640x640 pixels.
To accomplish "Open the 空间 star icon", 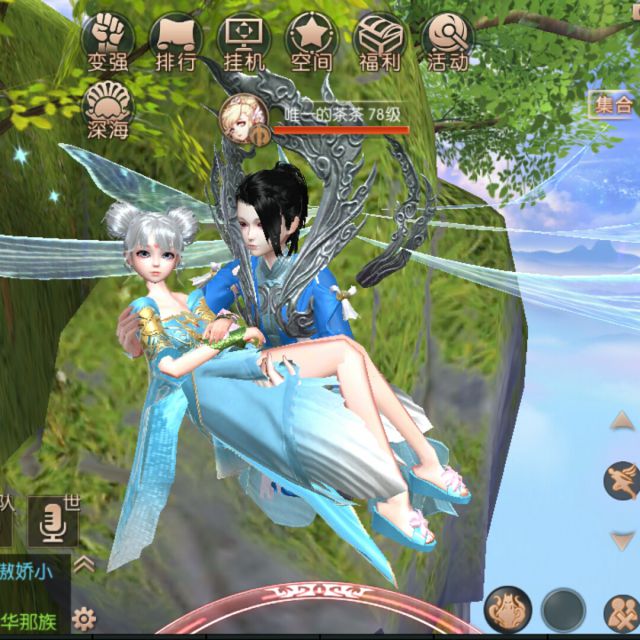I will click(x=309, y=42).
